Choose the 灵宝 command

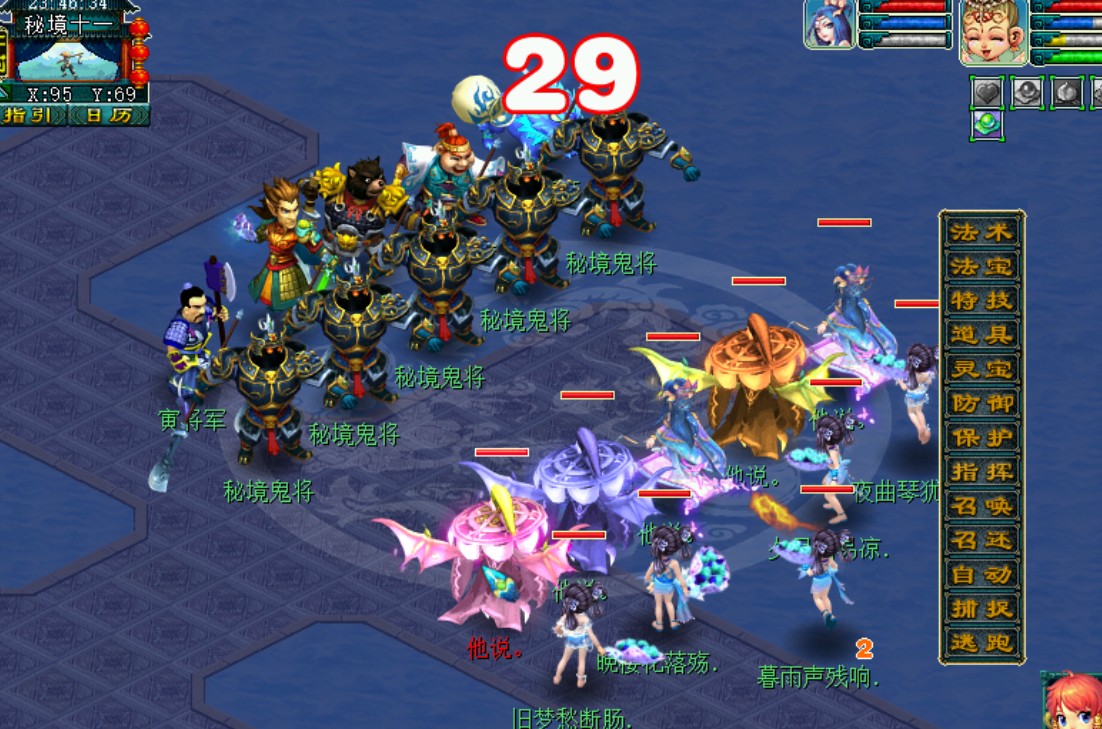[x=981, y=368]
